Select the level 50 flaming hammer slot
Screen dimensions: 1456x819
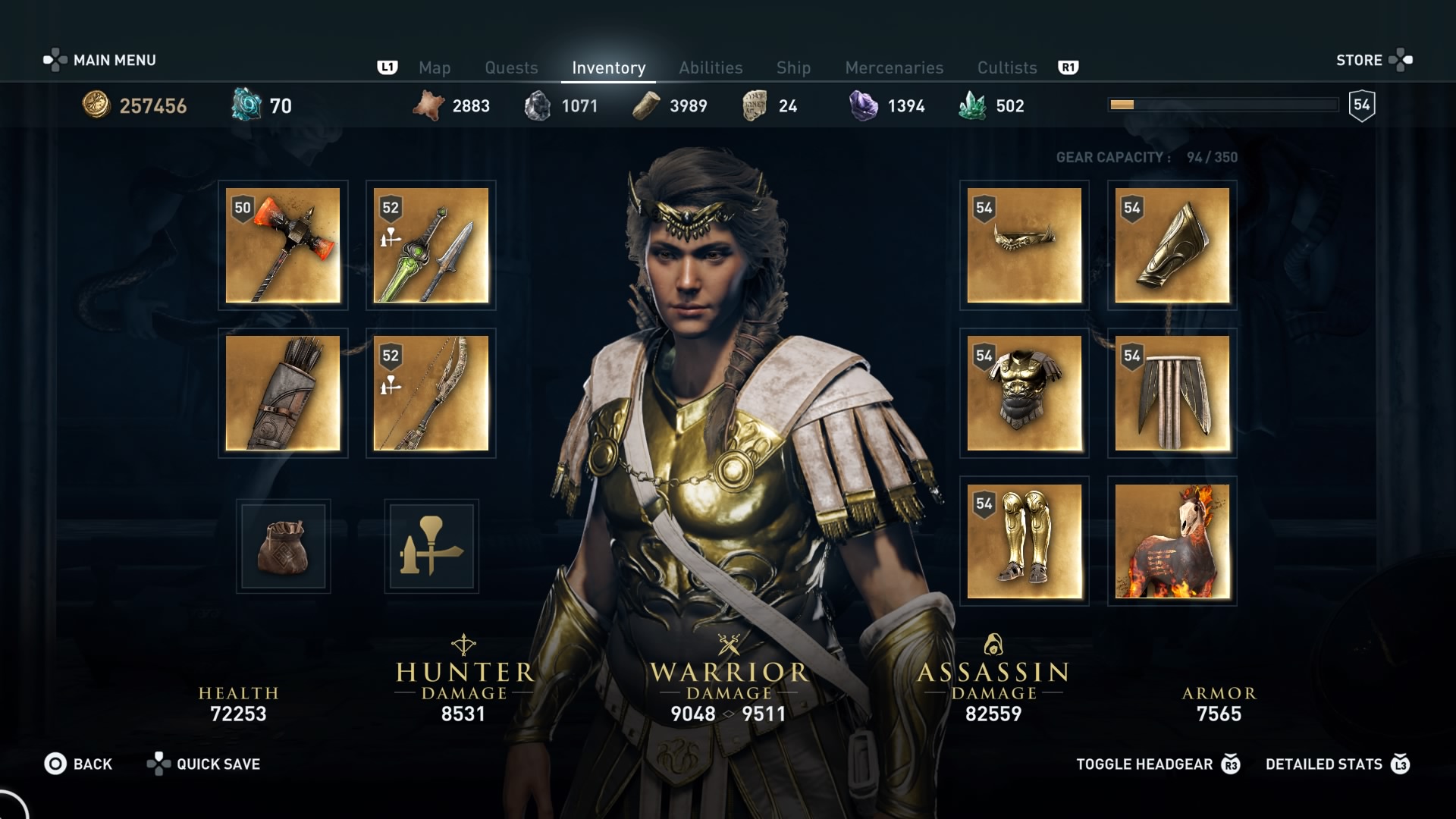point(283,245)
